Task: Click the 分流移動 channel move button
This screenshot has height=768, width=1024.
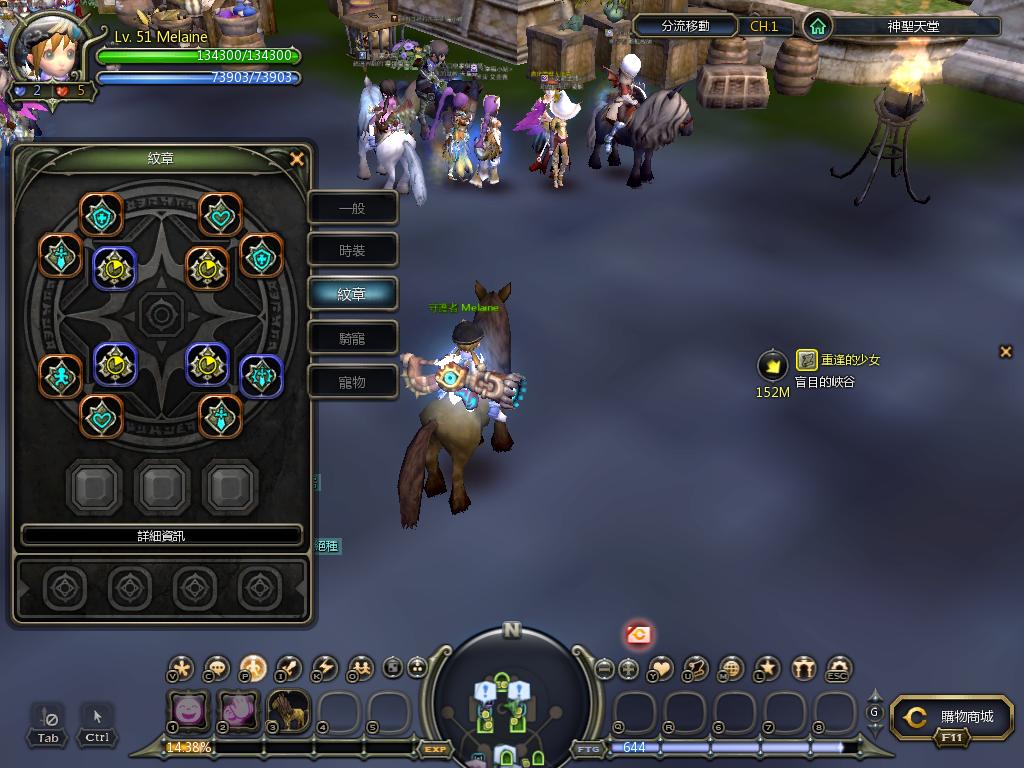Action: coord(686,26)
